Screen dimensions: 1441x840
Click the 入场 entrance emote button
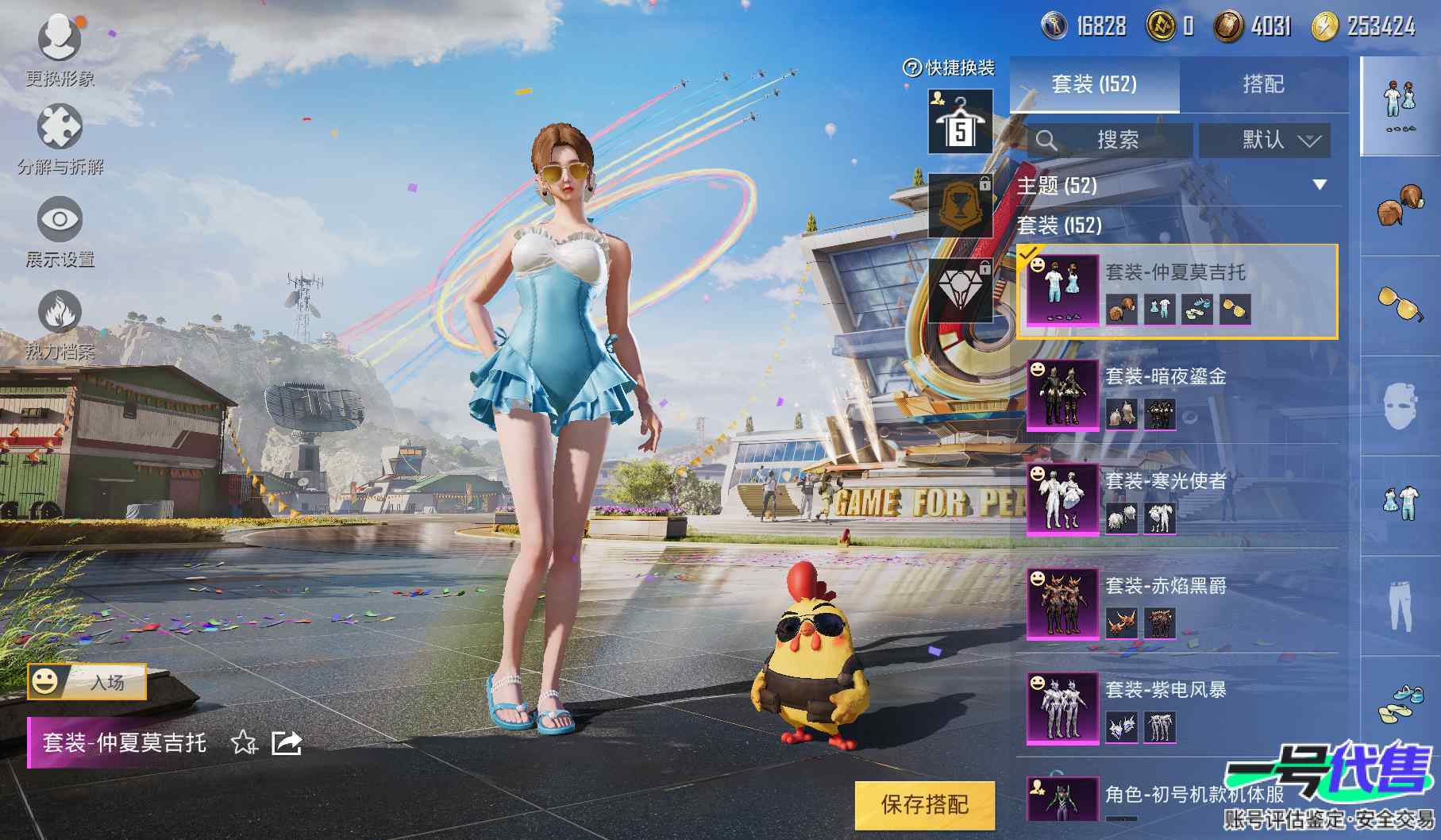click(87, 681)
